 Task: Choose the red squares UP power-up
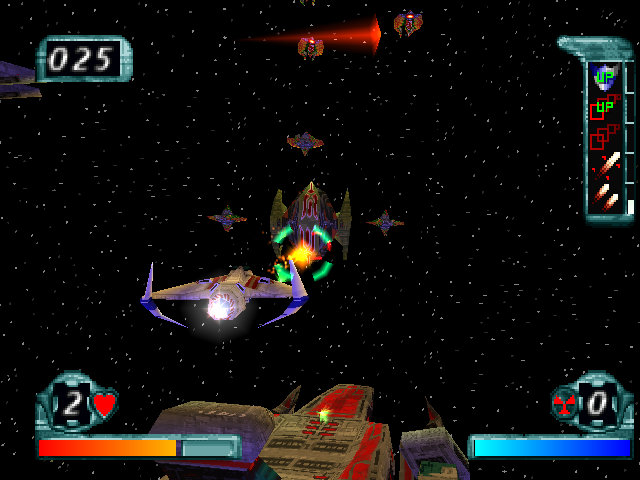(x=603, y=105)
